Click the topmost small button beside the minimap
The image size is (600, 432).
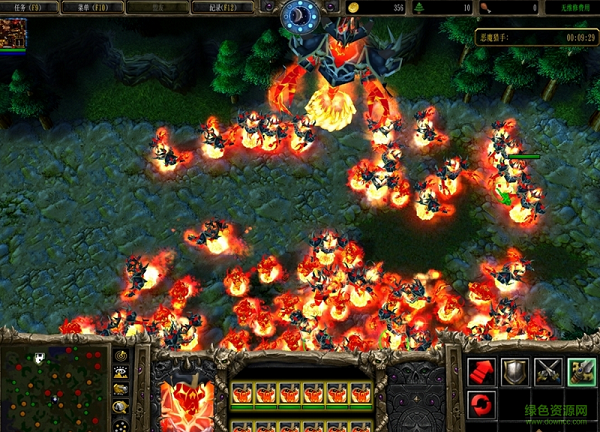click(x=121, y=357)
